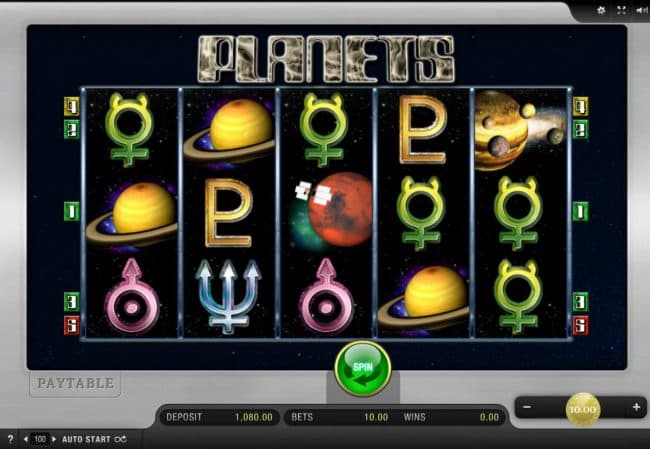Open the Paytable
The width and height of the screenshot is (650, 449).
point(75,382)
